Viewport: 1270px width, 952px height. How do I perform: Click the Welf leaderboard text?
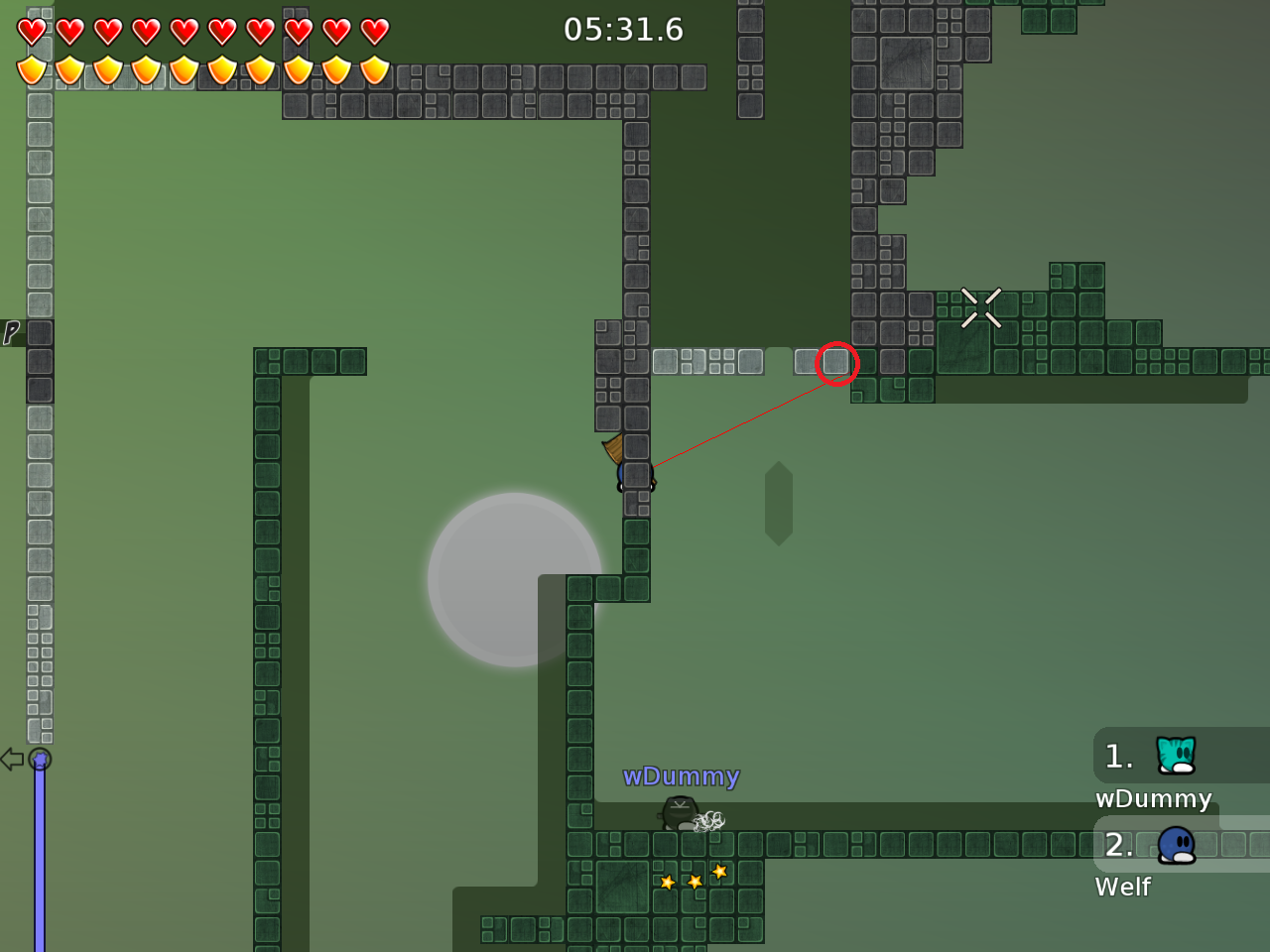1122,887
